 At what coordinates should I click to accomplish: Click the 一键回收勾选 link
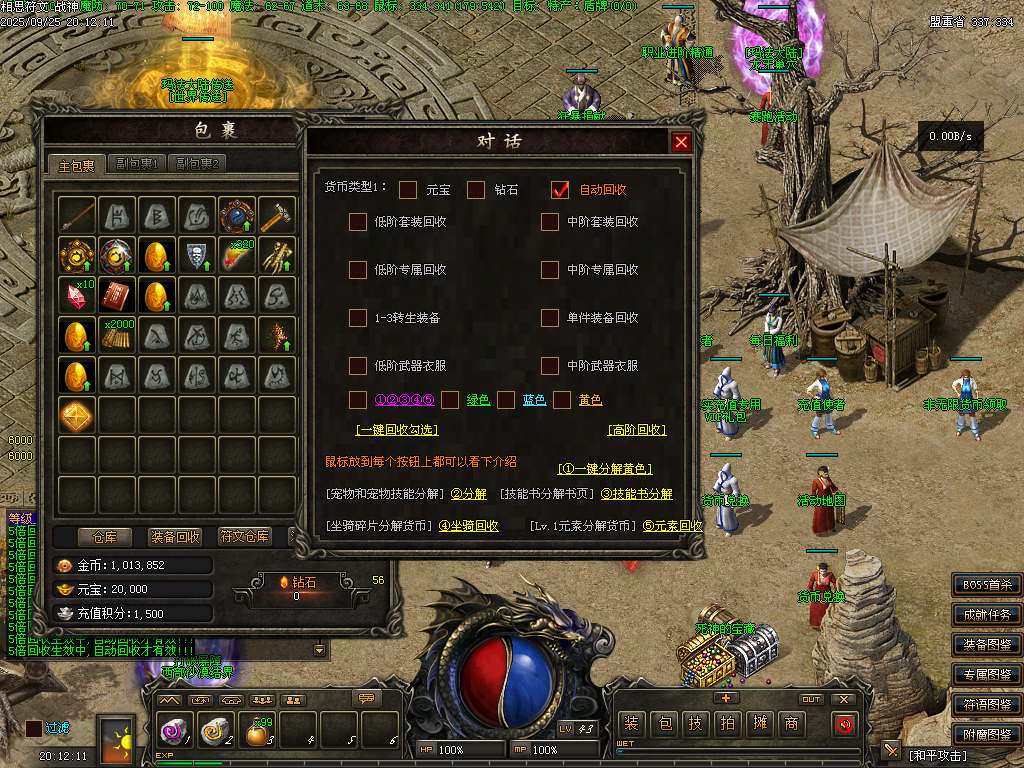point(397,430)
